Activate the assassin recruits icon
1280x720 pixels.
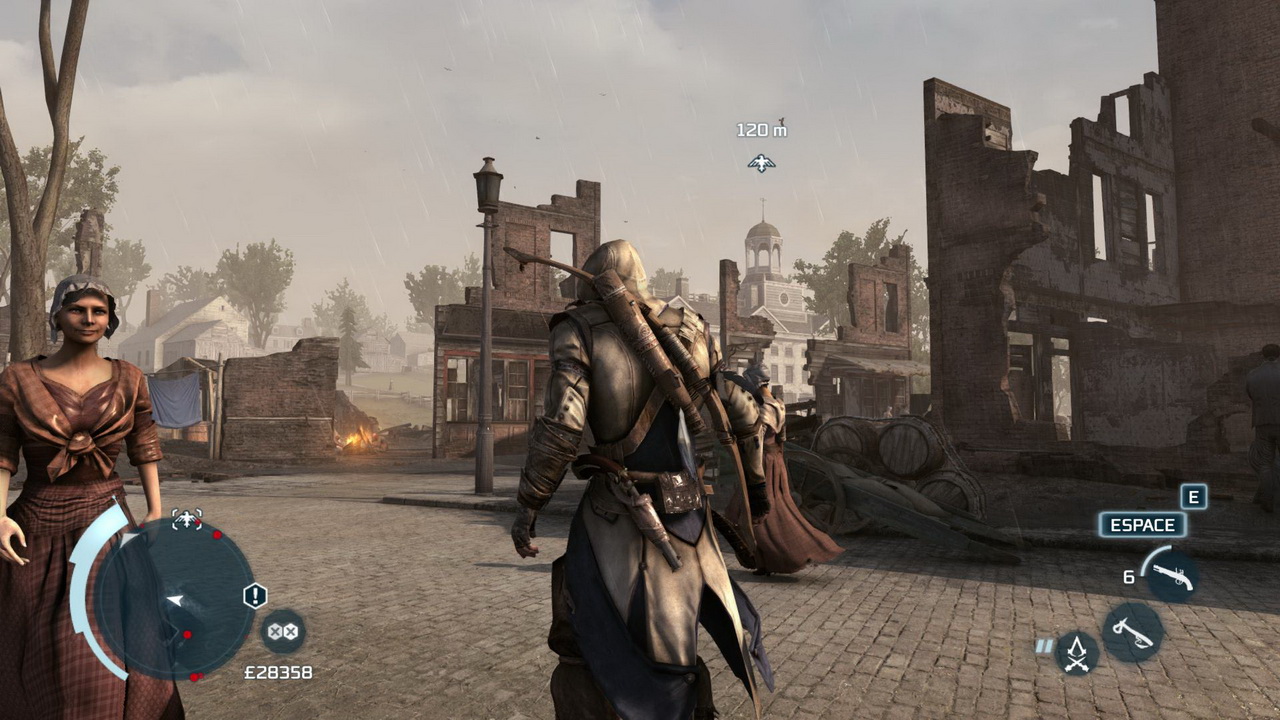pos(1077,653)
